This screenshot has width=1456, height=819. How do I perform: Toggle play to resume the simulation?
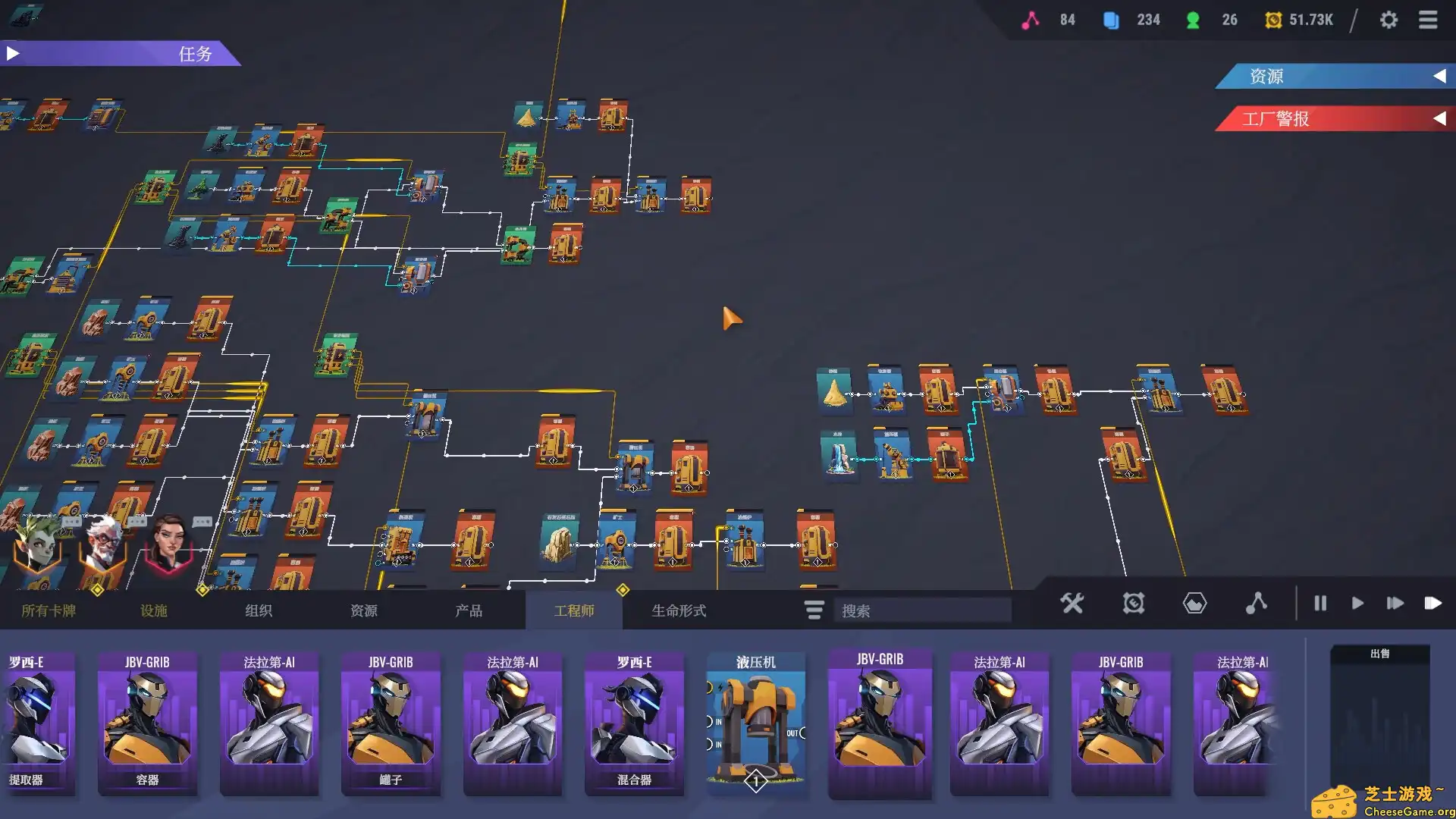[x=1357, y=604]
